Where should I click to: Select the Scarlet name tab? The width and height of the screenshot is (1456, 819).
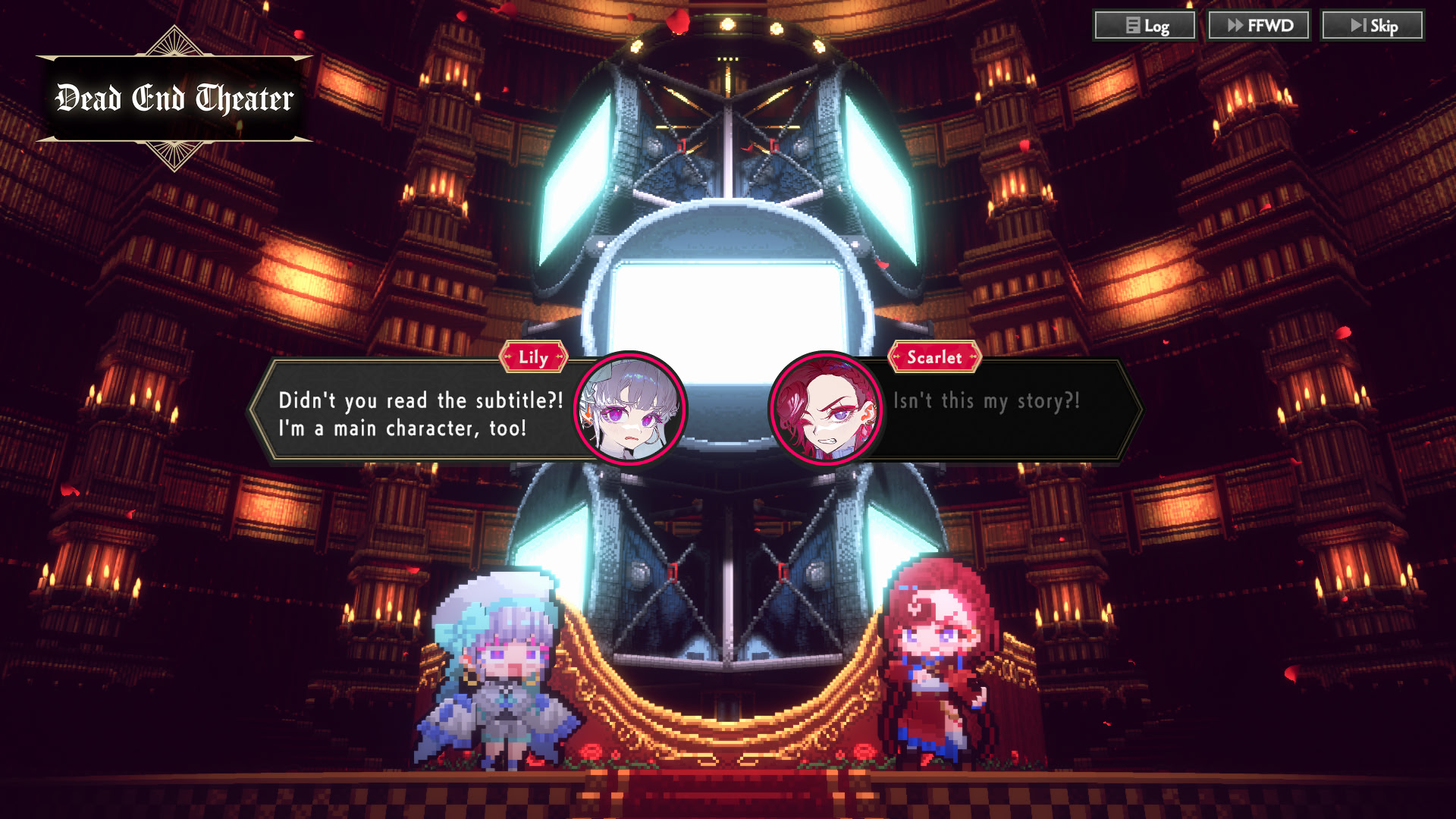(935, 357)
